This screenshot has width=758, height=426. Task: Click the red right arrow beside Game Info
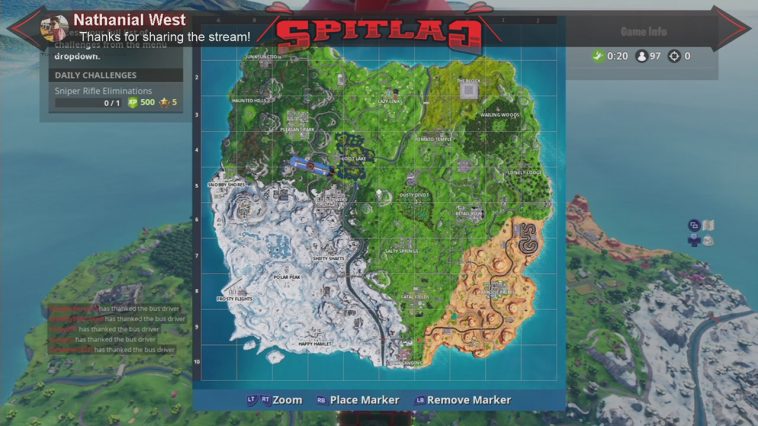[733, 28]
